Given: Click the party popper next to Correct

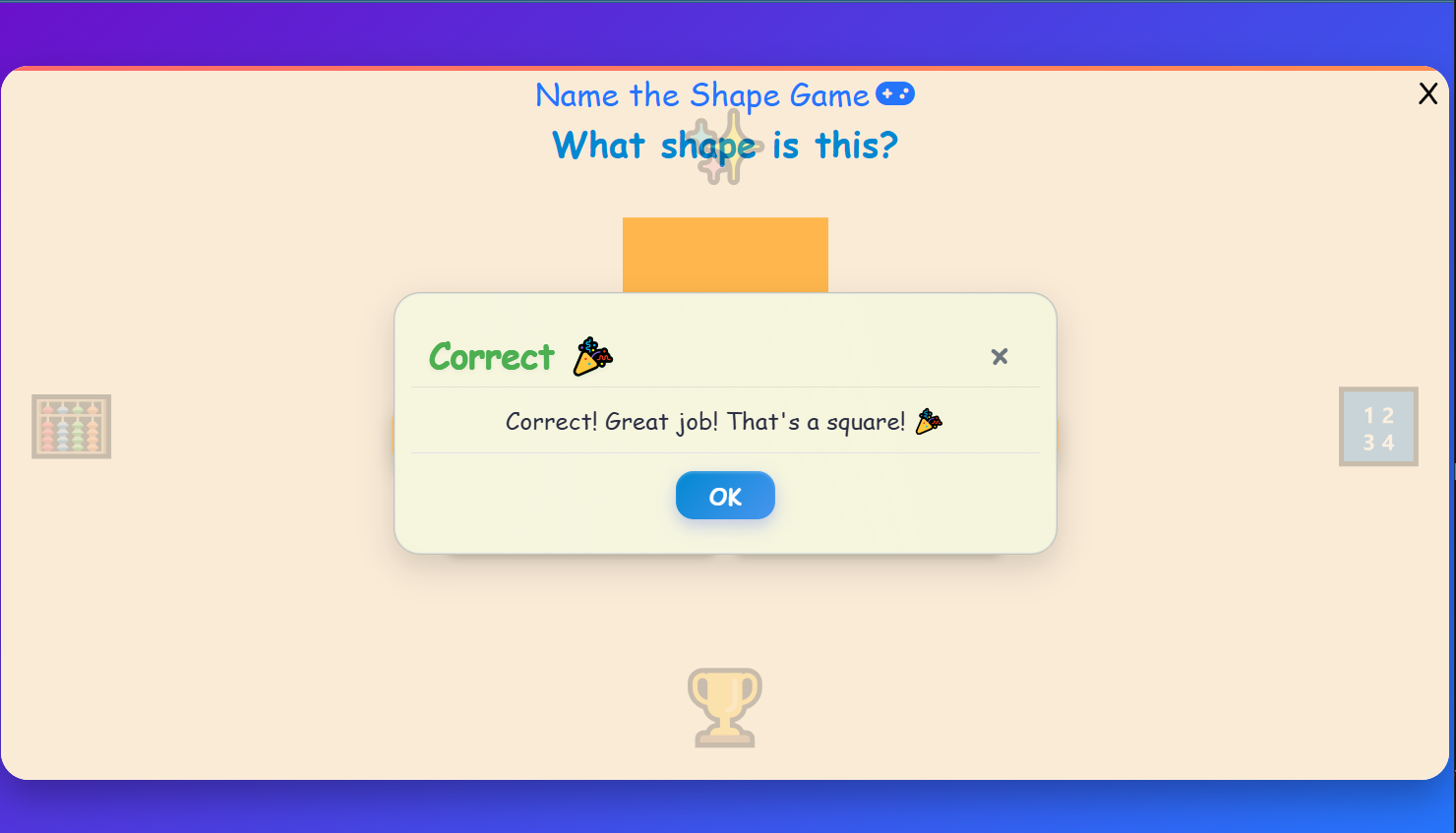Looking at the screenshot, I should [591, 355].
